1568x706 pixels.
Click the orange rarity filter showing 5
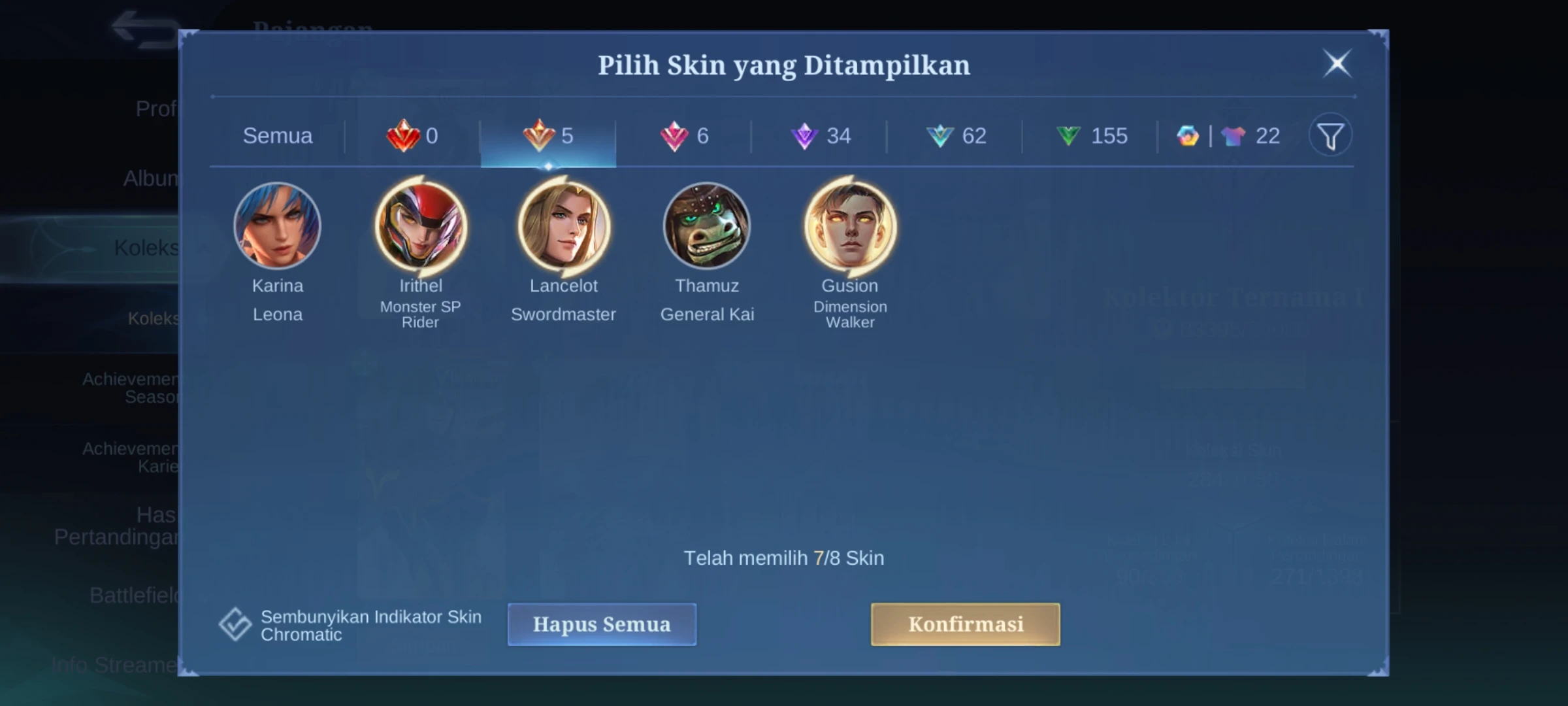tap(547, 136)
